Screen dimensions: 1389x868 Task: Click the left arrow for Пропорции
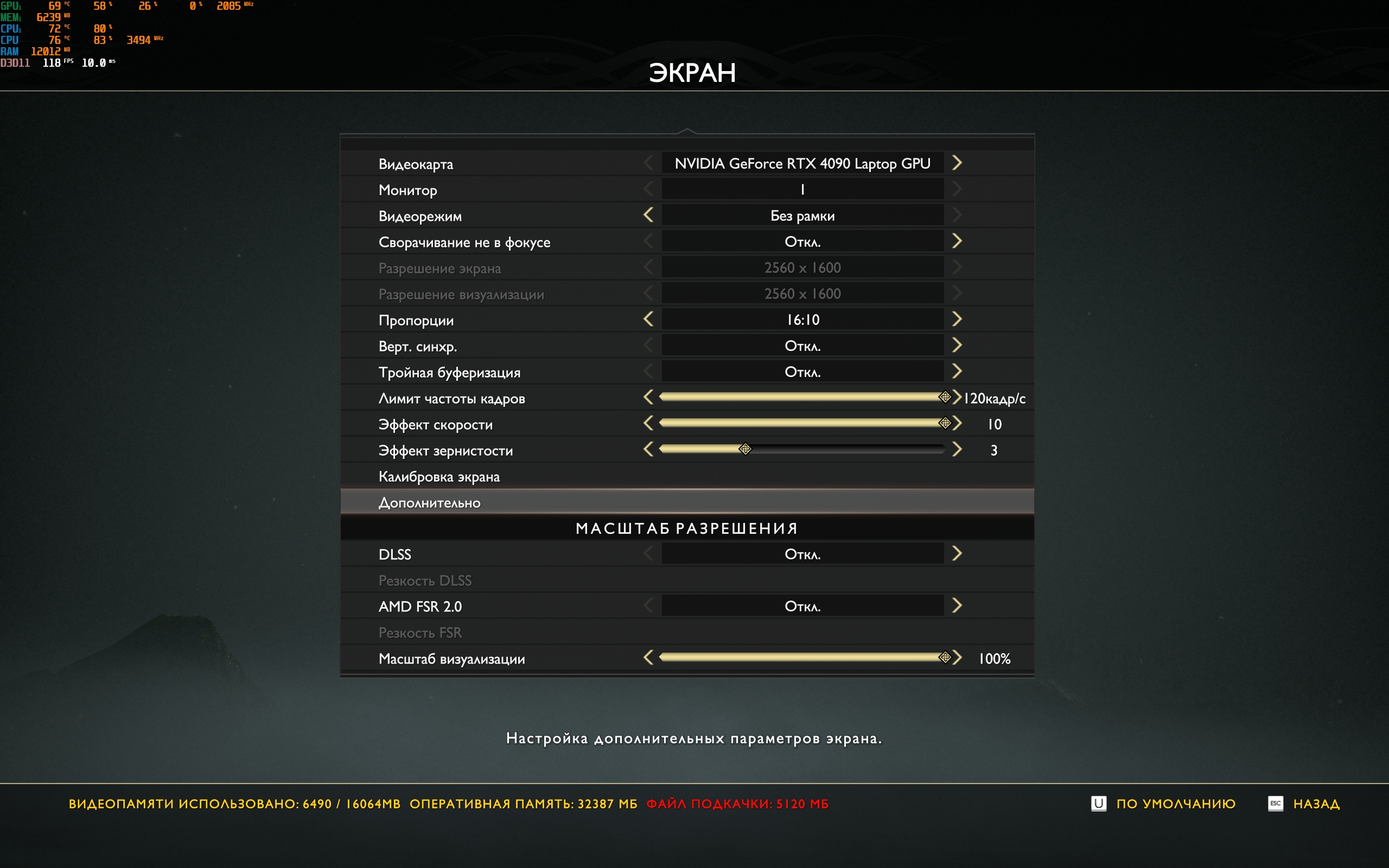point(648,319)
